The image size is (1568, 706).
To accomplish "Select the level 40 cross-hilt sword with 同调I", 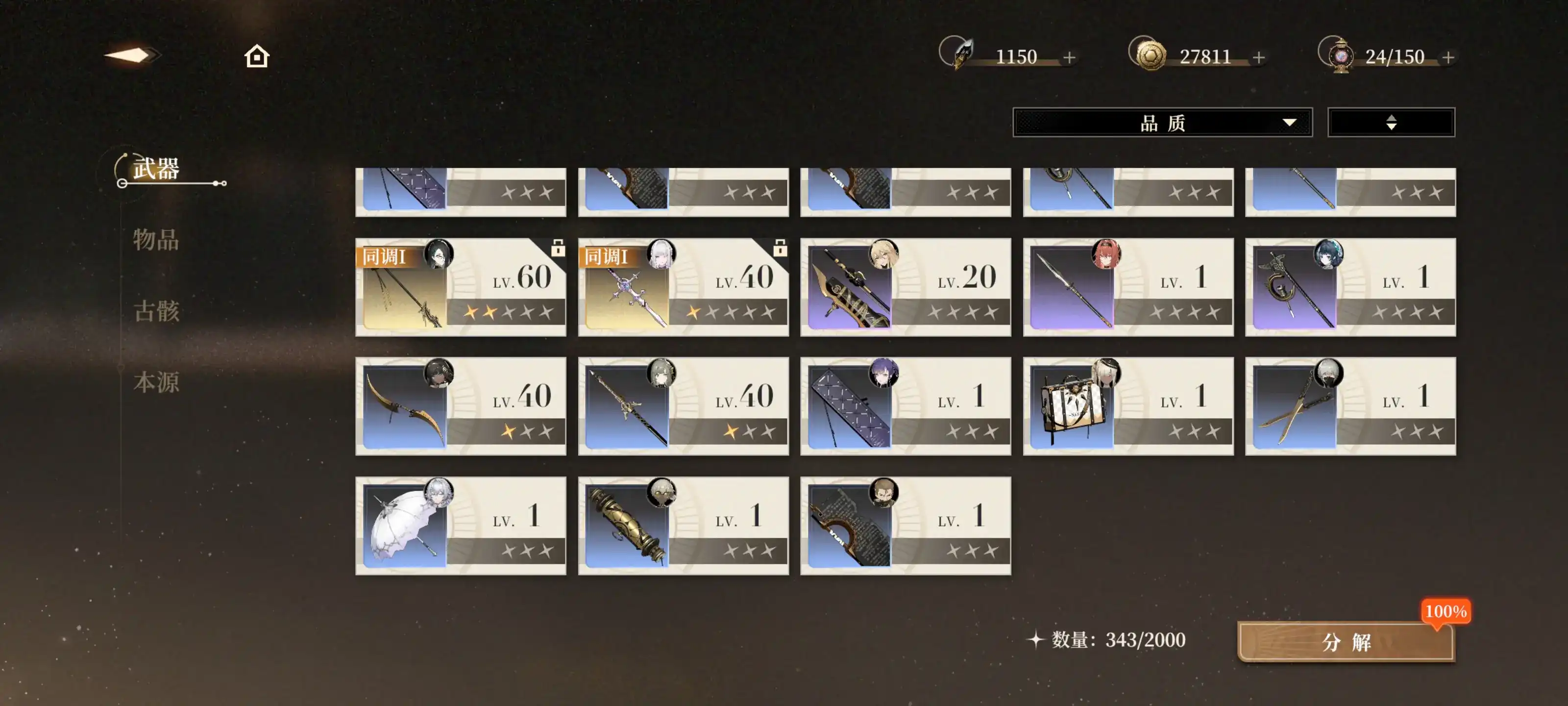I will (683, 287).
